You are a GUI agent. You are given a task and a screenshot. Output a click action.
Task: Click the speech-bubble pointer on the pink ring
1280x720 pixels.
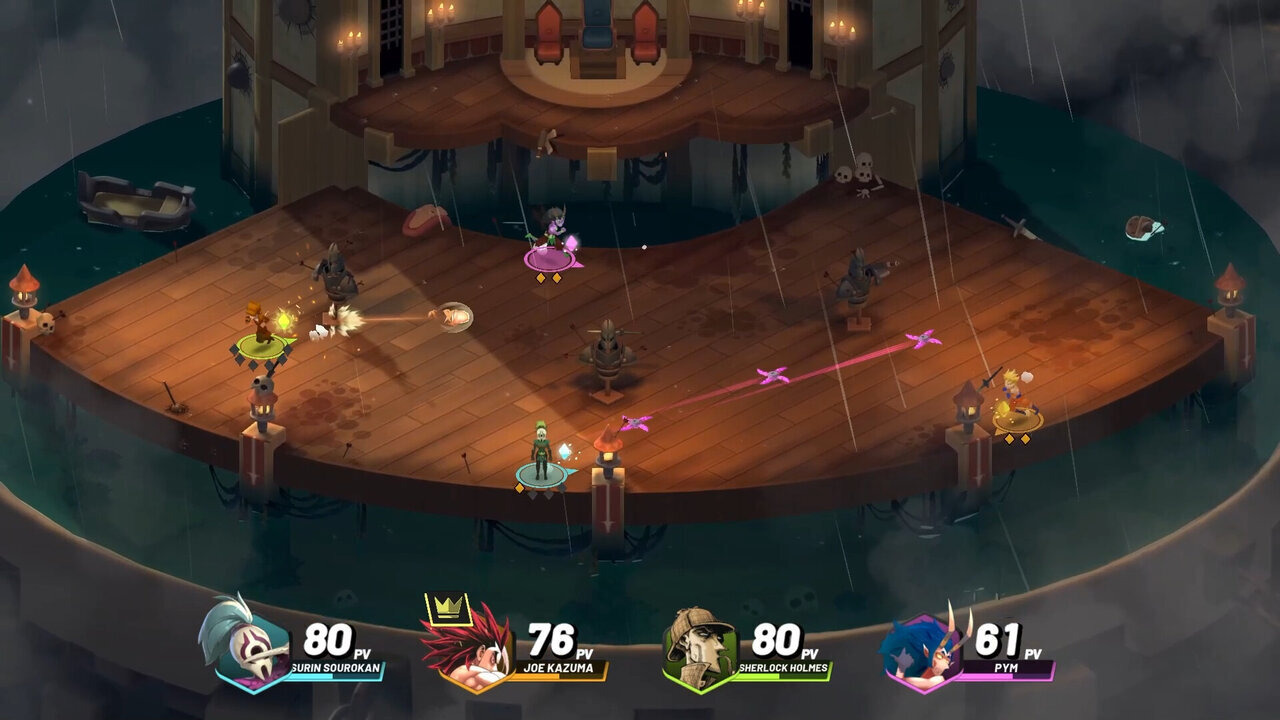578,263
